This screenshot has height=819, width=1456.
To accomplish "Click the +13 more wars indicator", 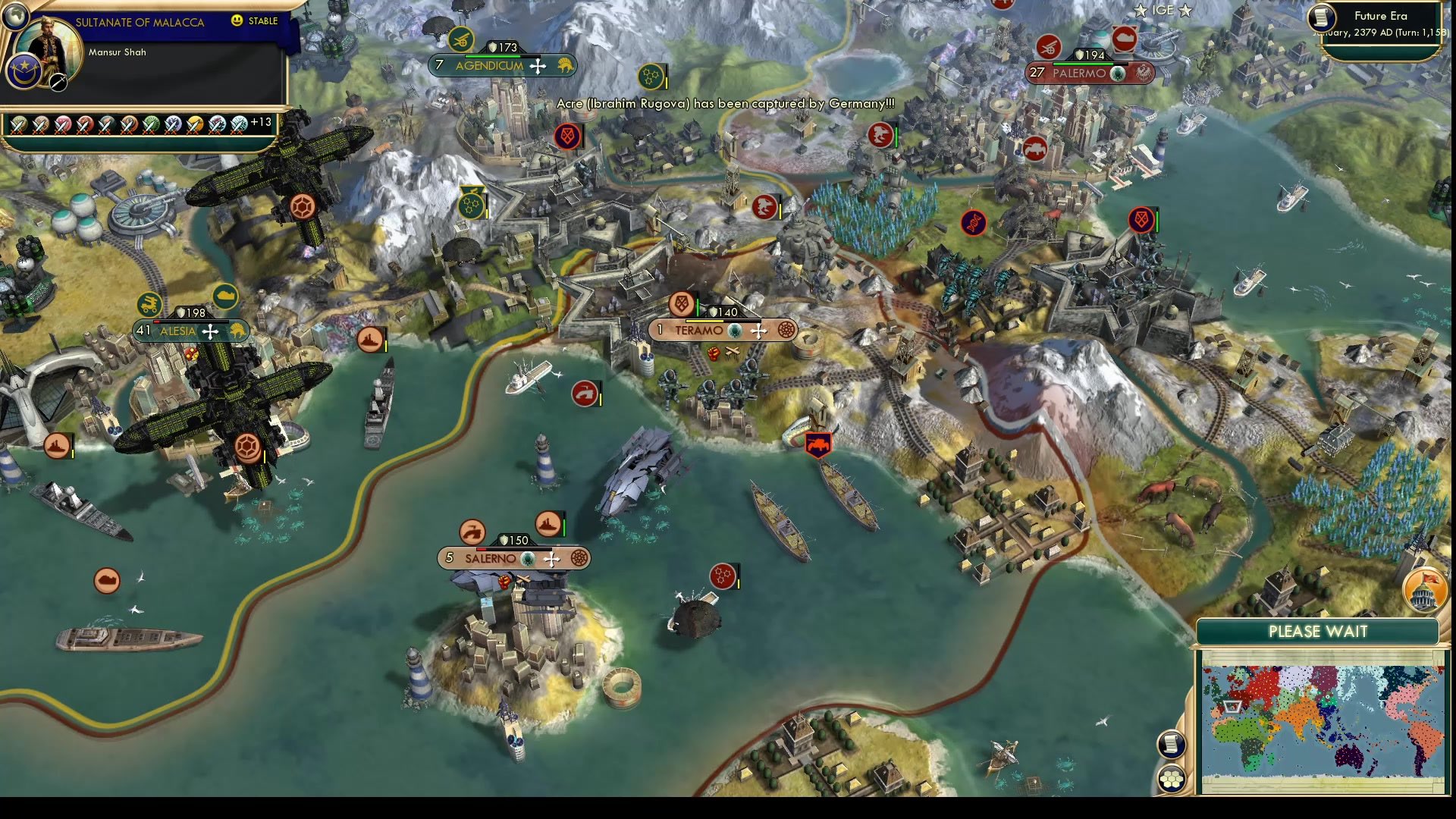I will coord(261,122).
